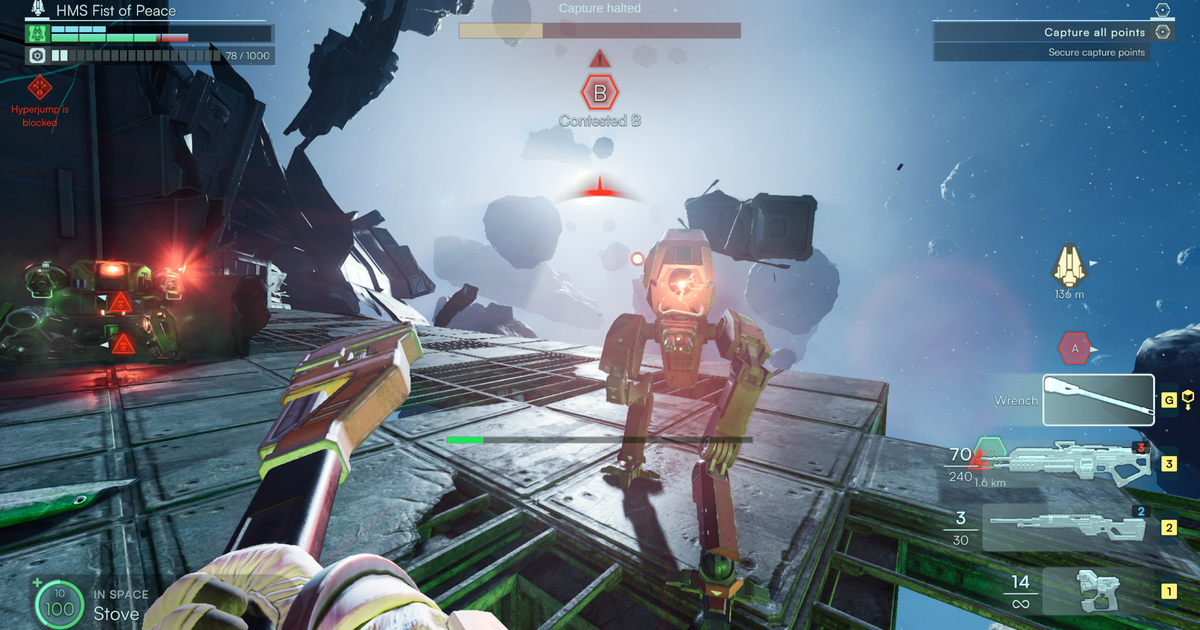Select the Wrench tool slot
Viewport: 1200px width, 630px height.
pyautogui.click(x=1098, y=400)
